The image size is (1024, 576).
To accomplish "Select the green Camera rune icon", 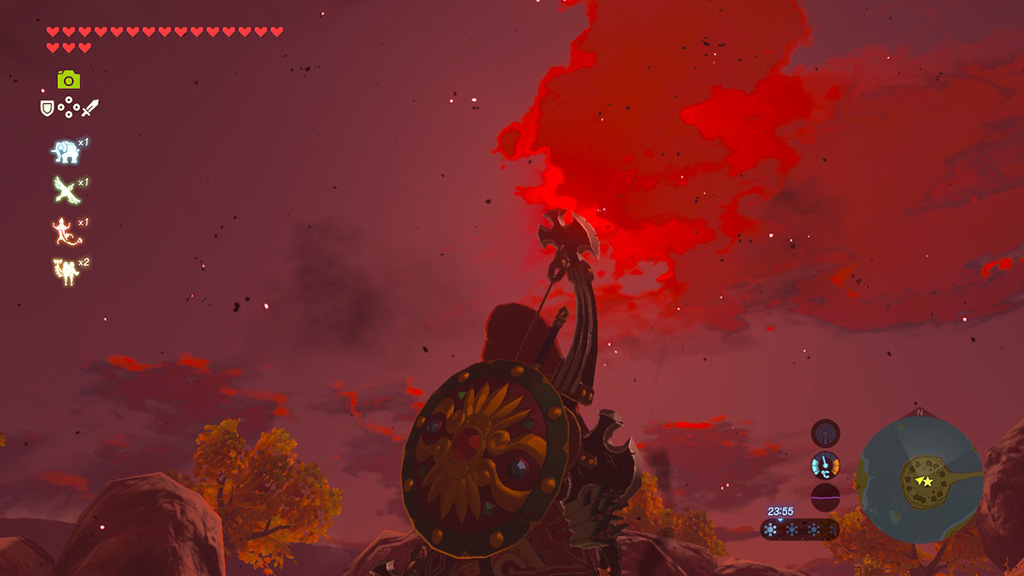I will pos(68,79).
